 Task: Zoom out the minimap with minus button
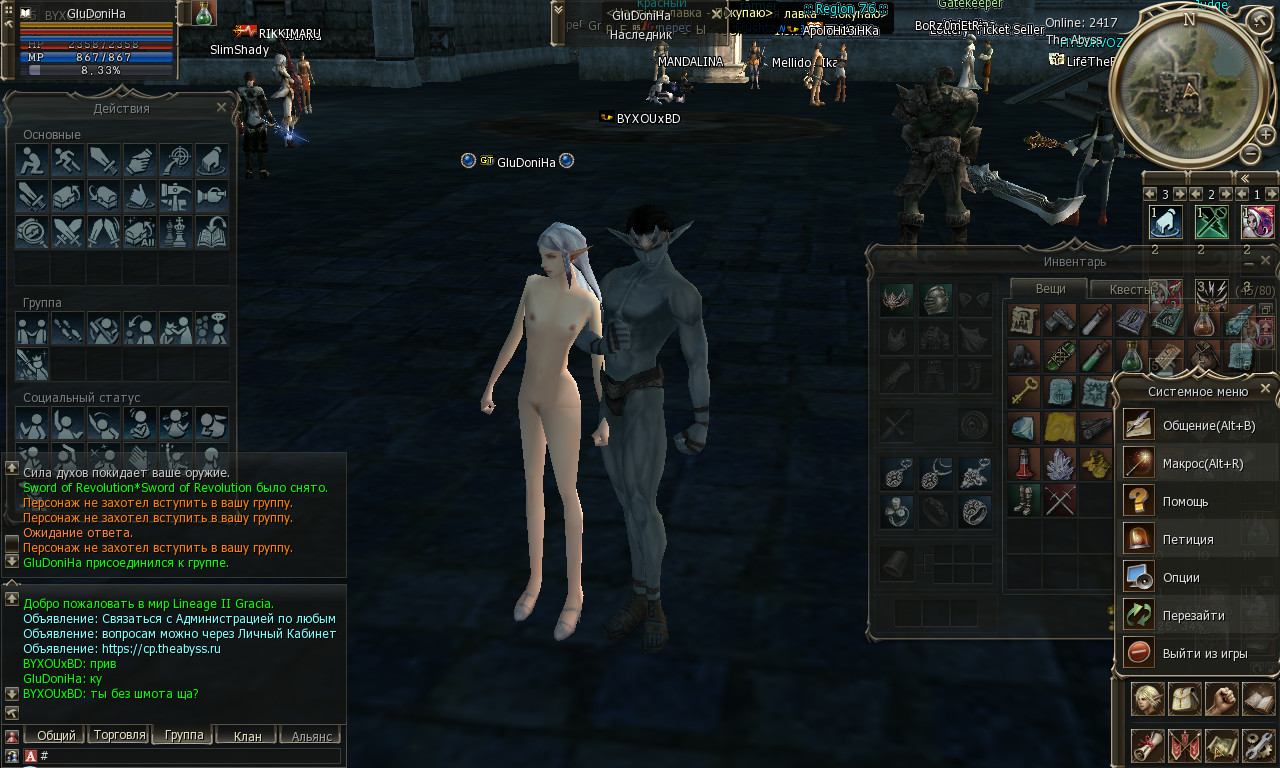(1250, 154)
